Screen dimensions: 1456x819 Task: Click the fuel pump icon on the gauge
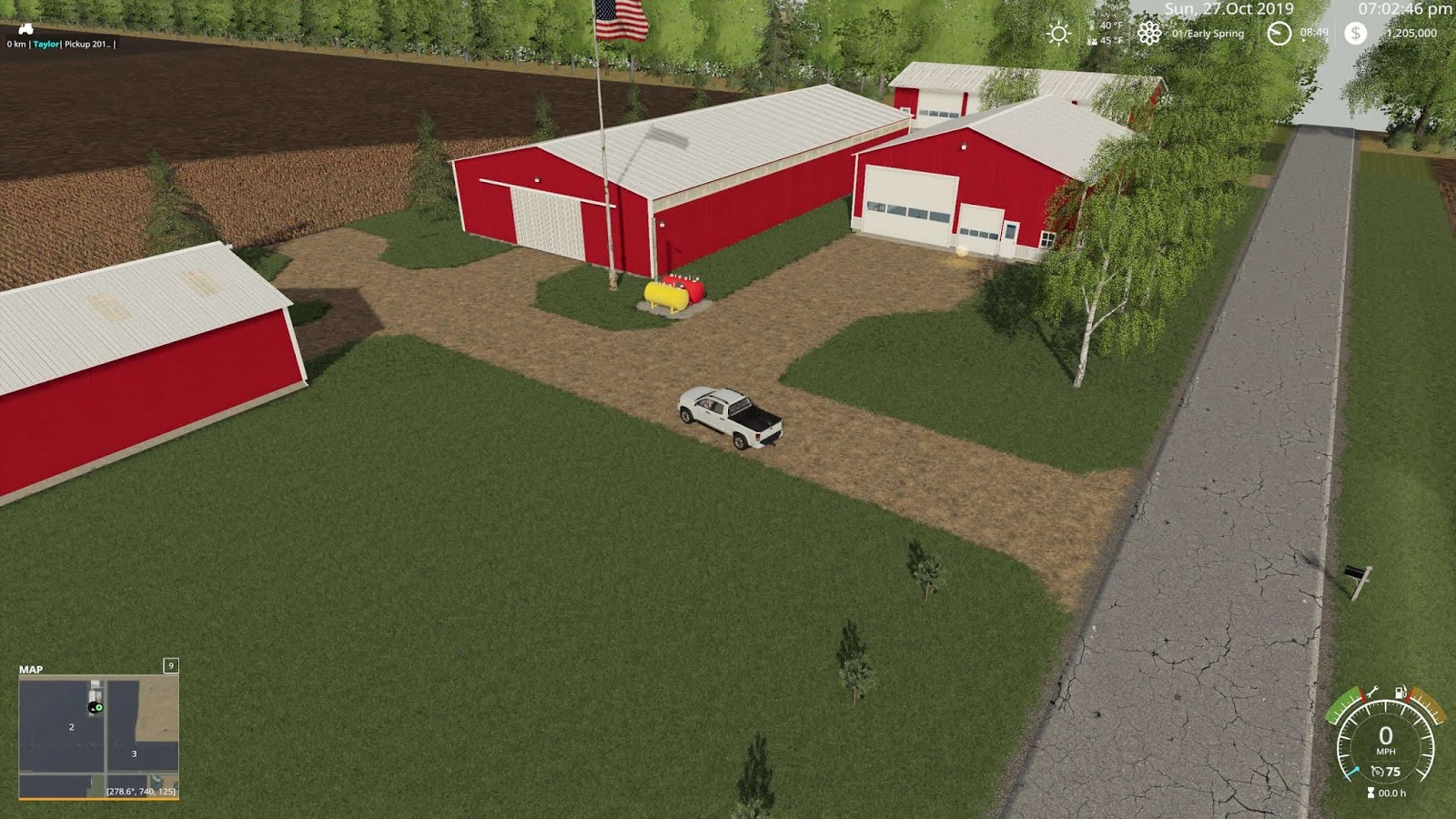pyautogui.click(x=1400, y=691)
